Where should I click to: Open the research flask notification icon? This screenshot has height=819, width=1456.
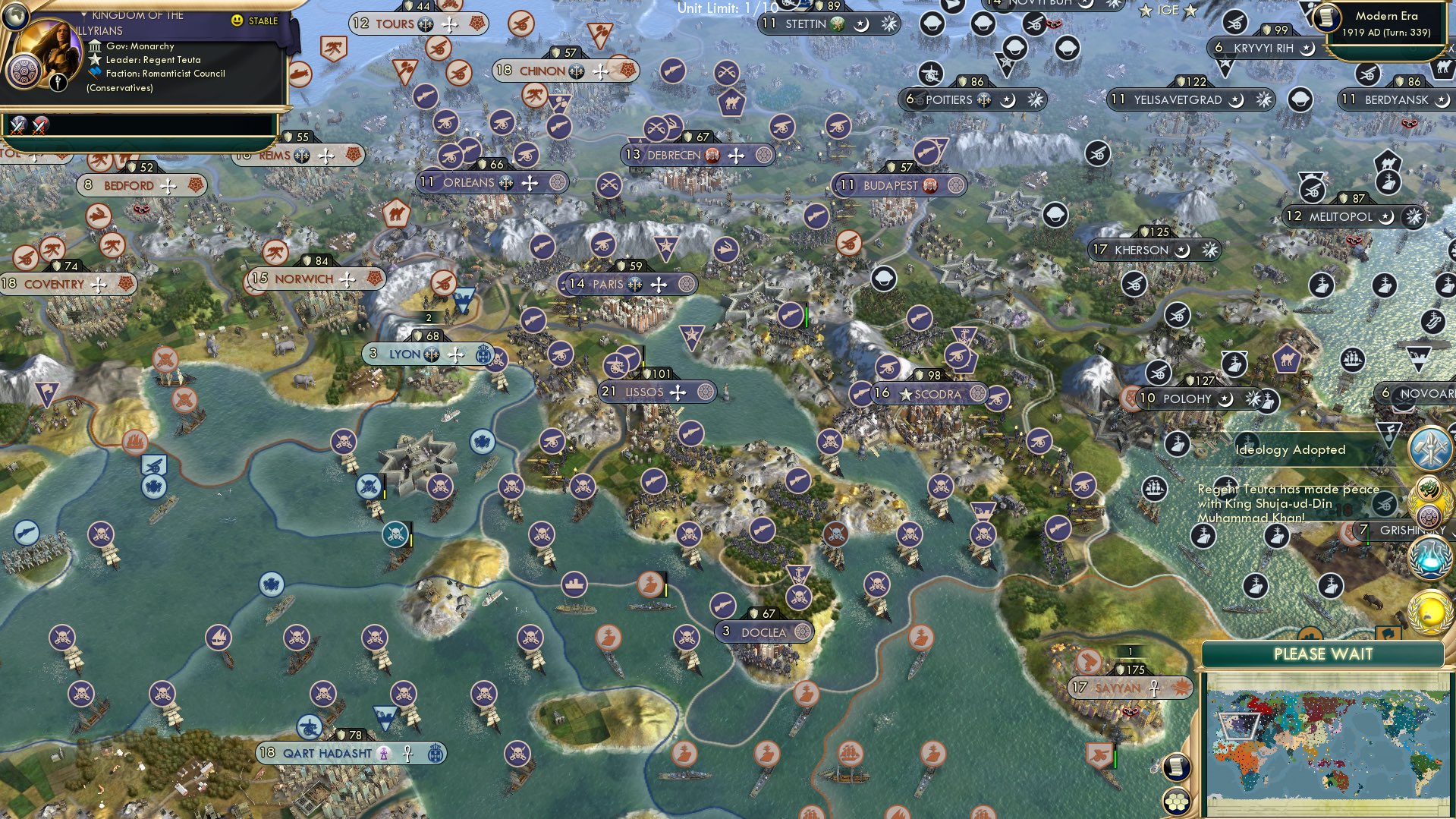point(1430,558)
